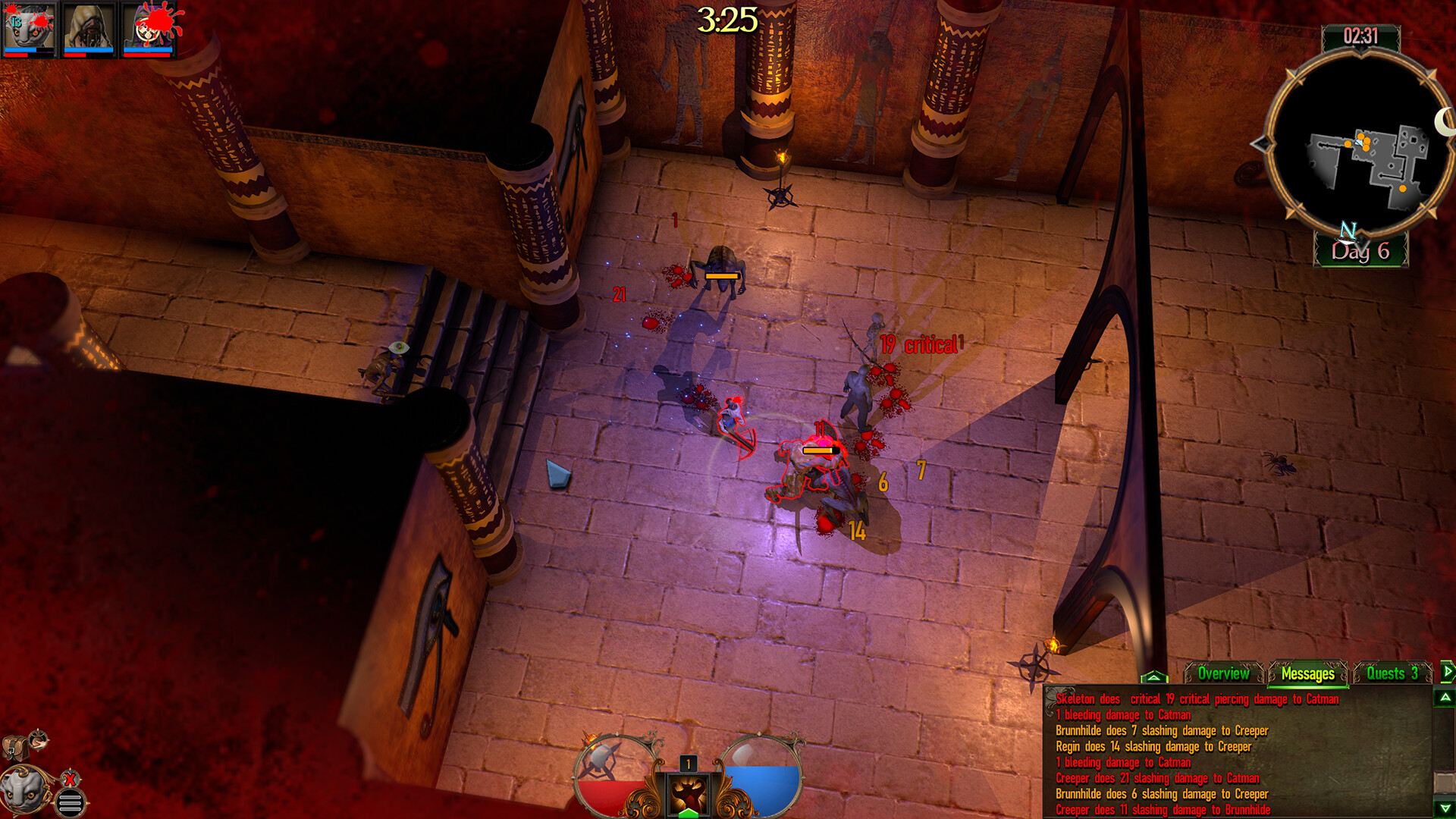Toggle the small formation icon beside the backpack
This screenshot has height=819, width=1456.
(38, 740)
